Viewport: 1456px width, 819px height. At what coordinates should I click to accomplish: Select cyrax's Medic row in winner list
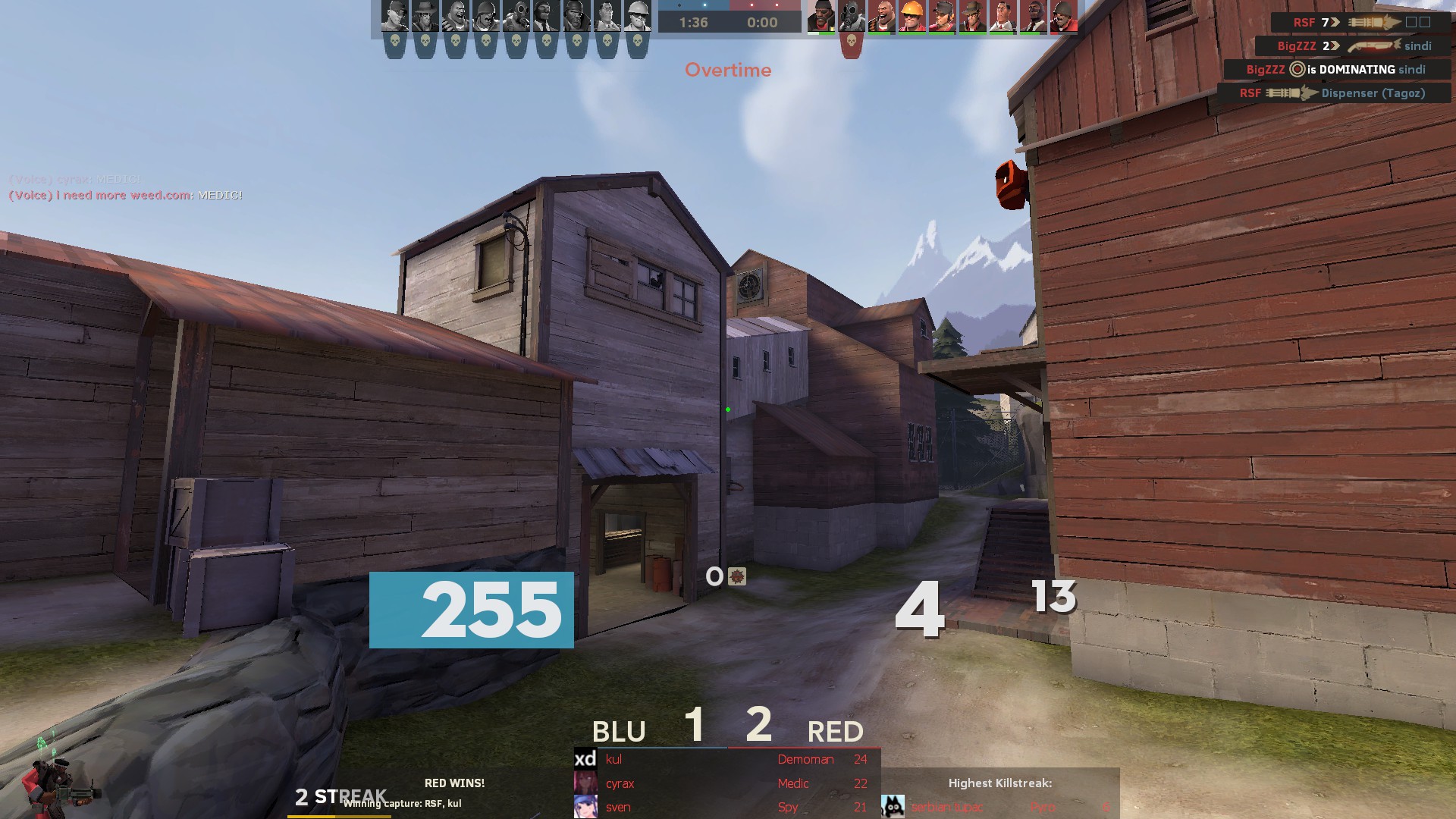coord(728,783)
